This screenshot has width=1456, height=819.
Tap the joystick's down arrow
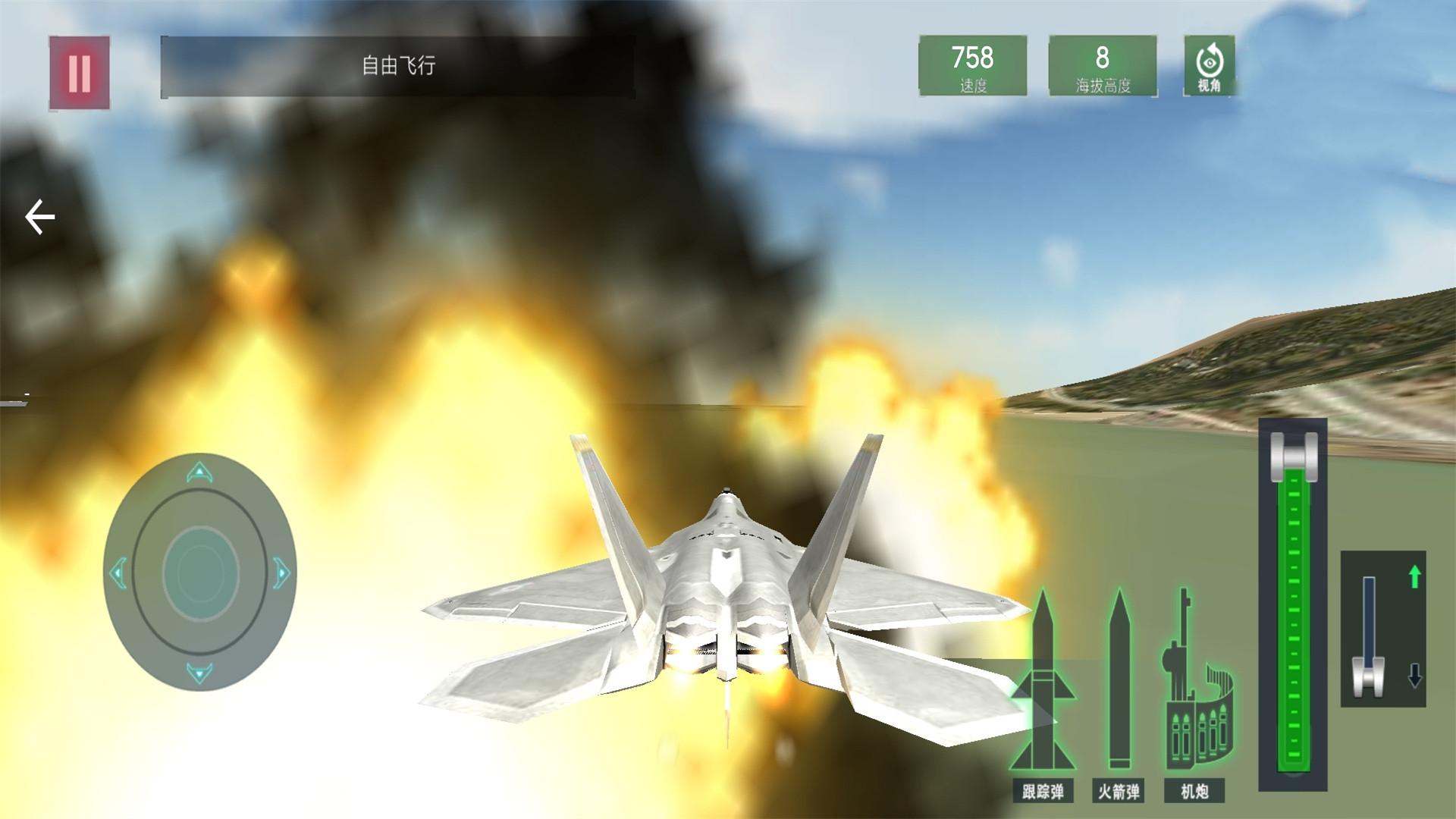click(x=199, y=672)
